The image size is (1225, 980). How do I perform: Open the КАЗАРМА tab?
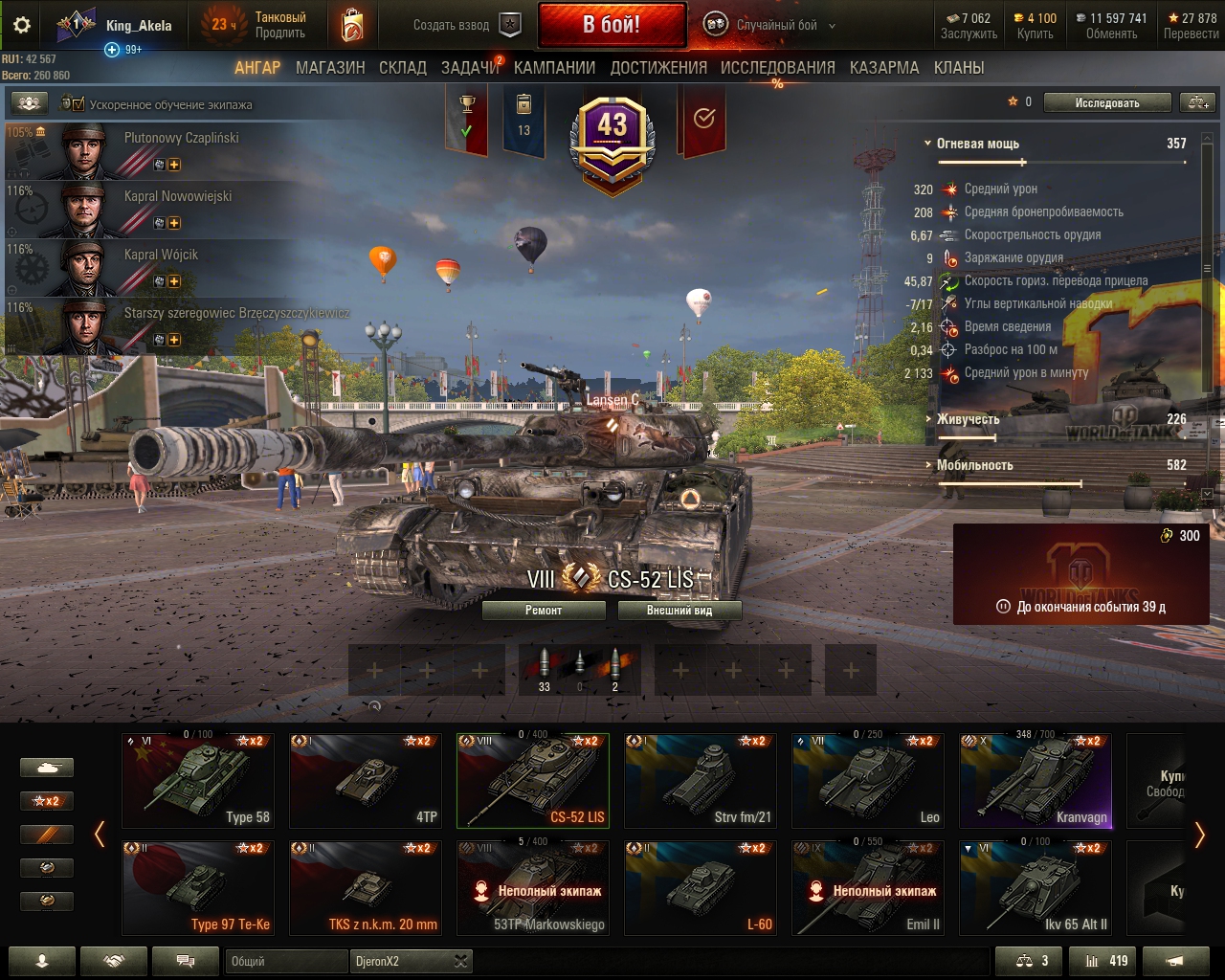(x=884, y=68)
